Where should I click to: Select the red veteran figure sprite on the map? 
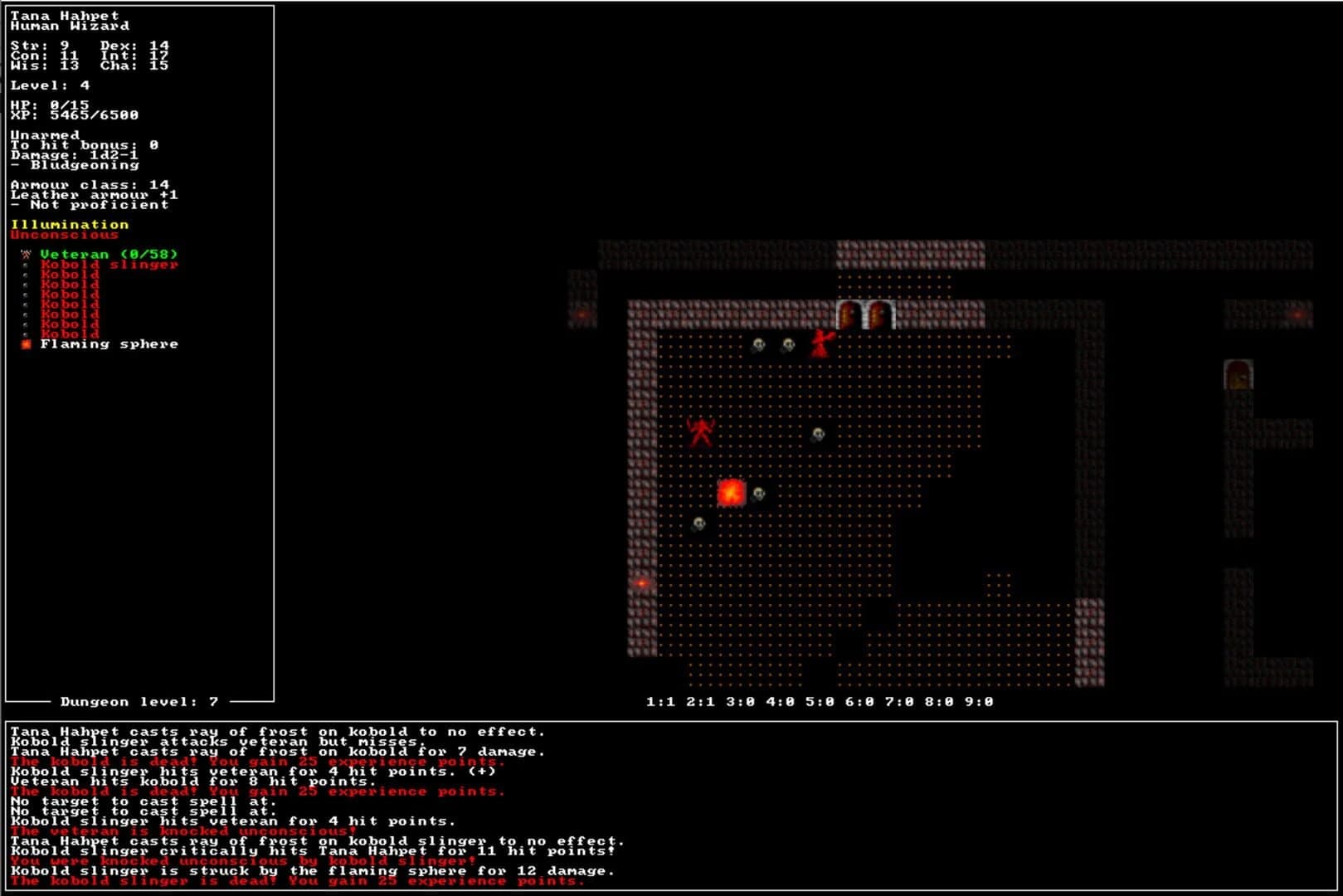pos(702,430)
